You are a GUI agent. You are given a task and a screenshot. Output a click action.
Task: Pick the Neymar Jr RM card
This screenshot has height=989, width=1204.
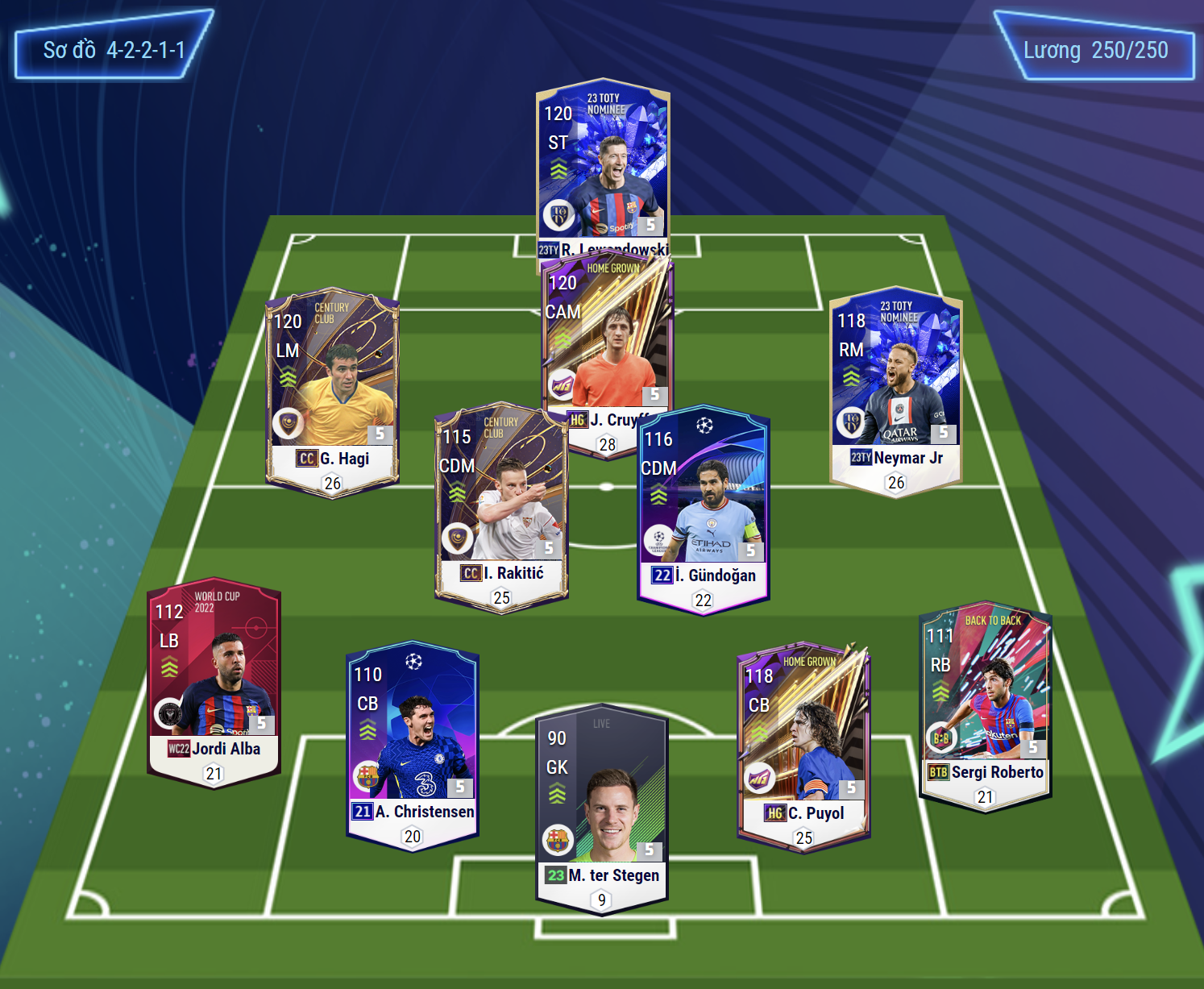(x=895, y=387)
